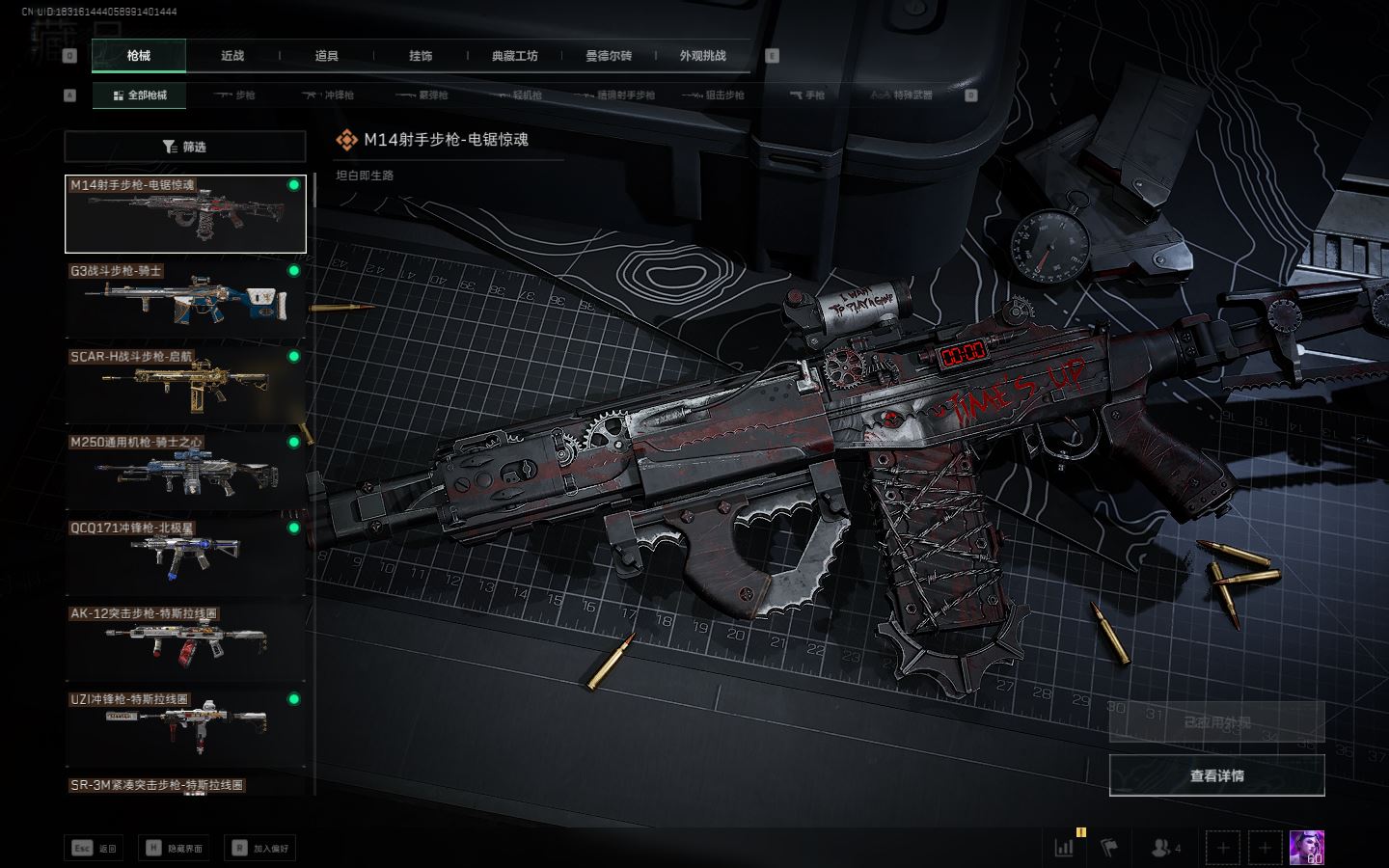Select the G3战斗步枪-骑士 skin

[x=184, y=299]
